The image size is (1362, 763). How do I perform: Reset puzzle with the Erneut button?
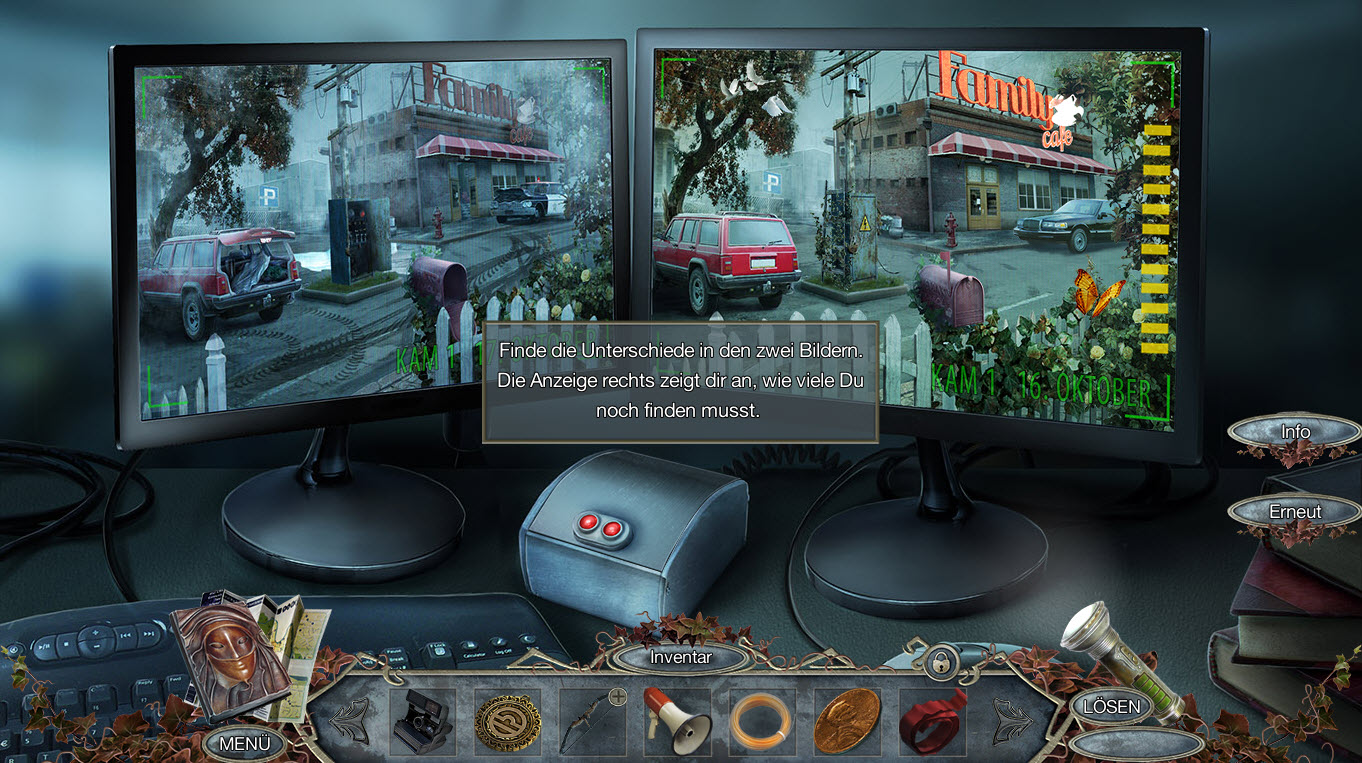pyautogui.click(x=1295, y=511)
